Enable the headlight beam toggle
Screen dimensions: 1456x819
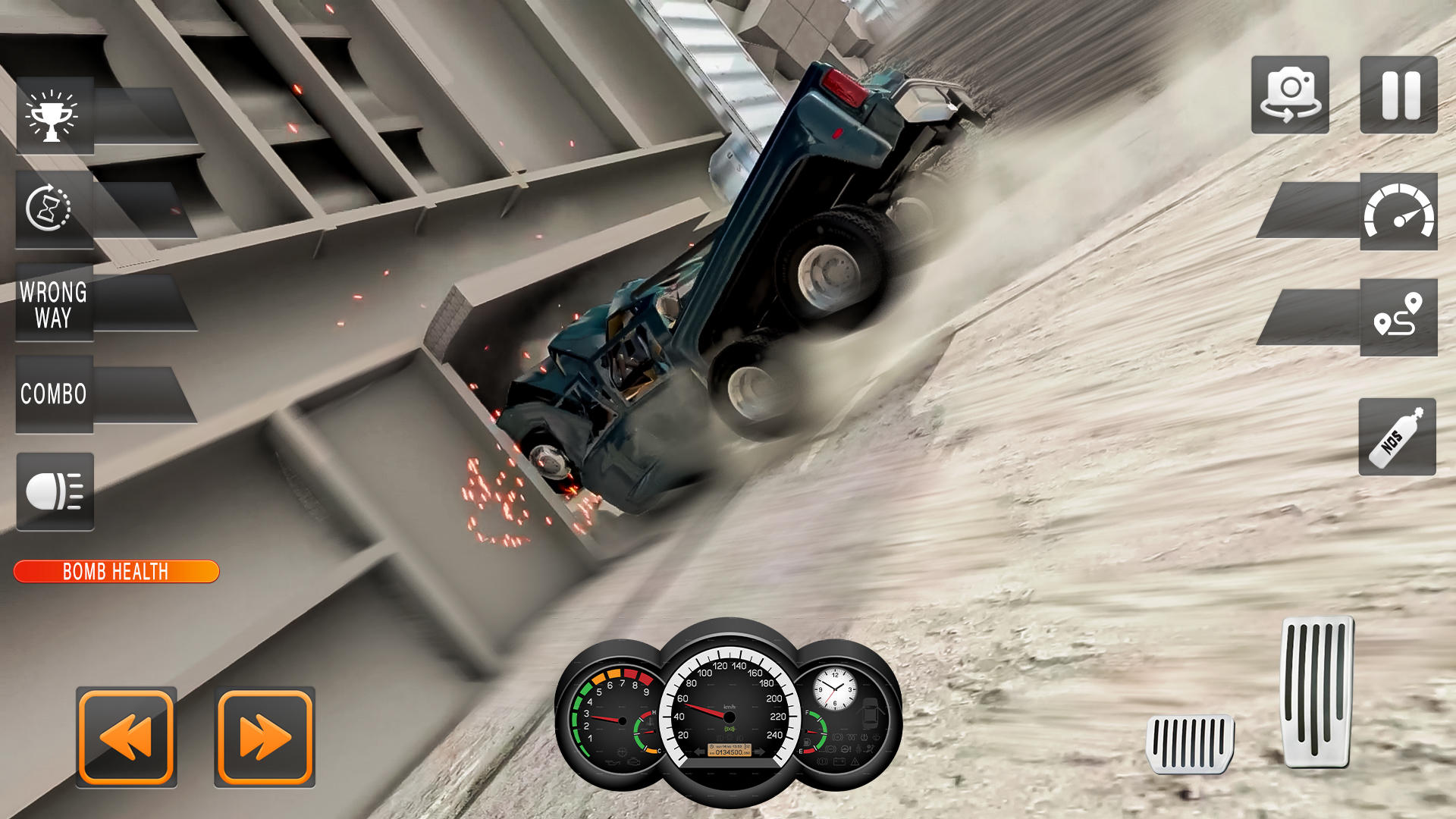point(54,491)
